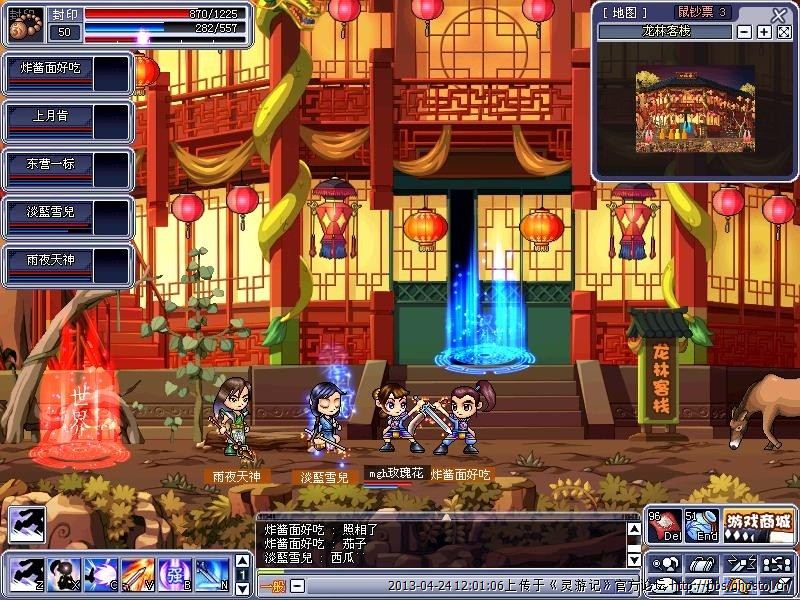Use the N-key blue sword skill
800x600 pixels.
coord(213,574)
